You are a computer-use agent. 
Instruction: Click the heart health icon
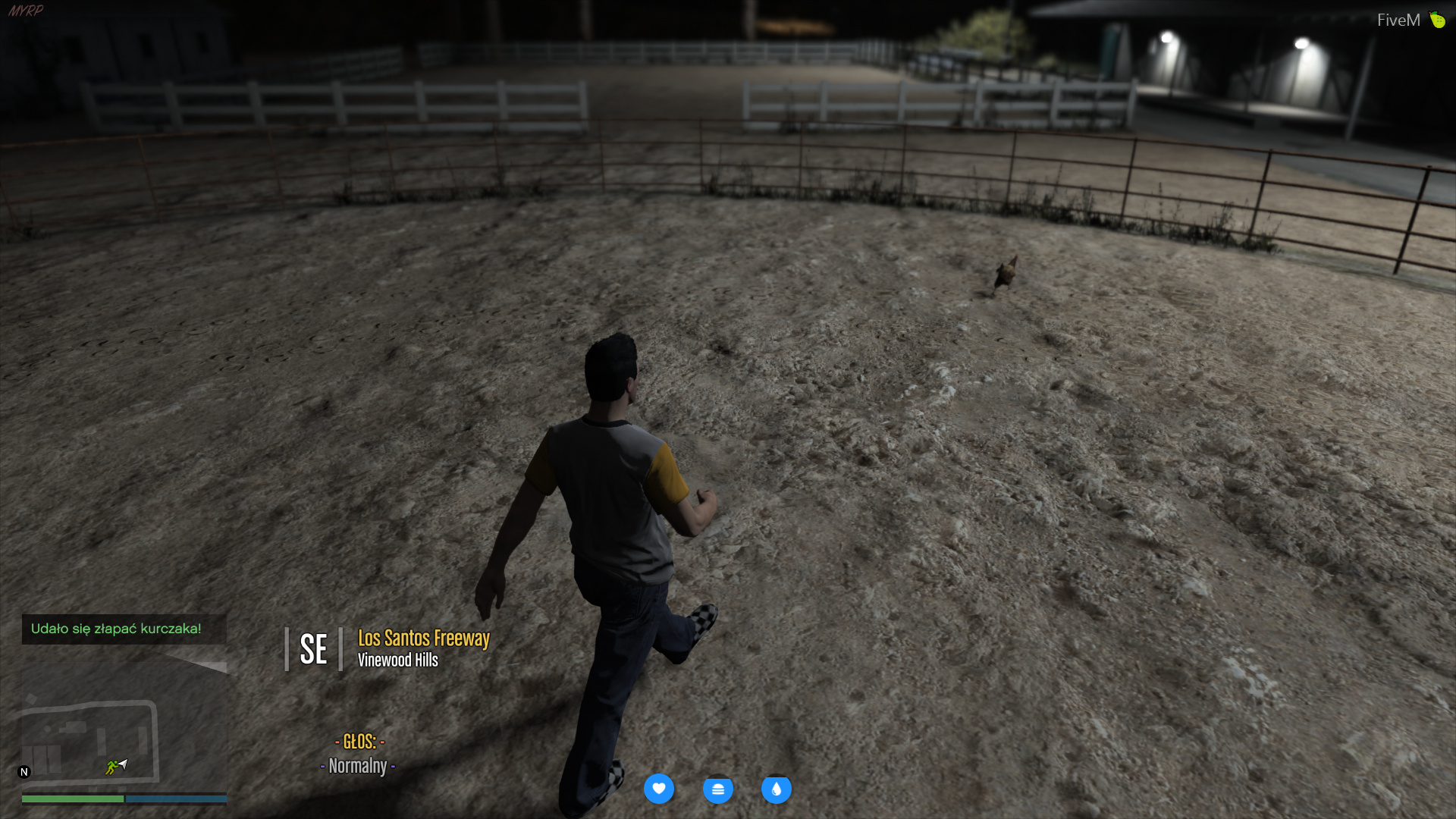click(659, 789)
